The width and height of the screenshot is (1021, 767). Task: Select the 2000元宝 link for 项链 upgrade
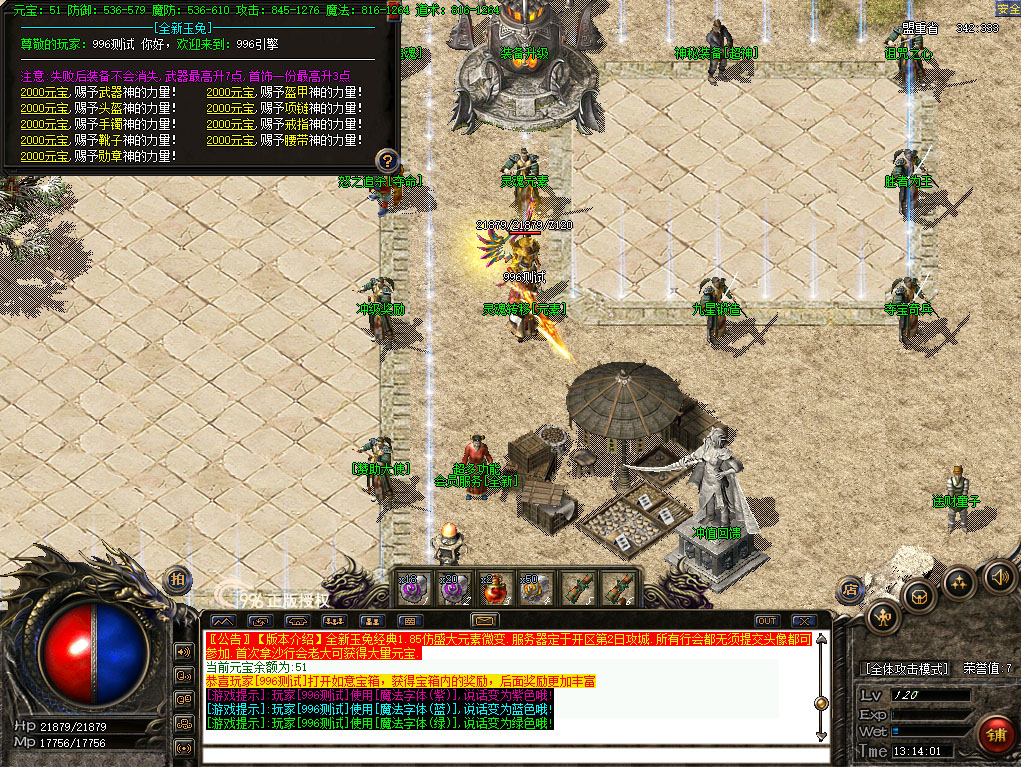pyautogui.click(x=231, y=109)
